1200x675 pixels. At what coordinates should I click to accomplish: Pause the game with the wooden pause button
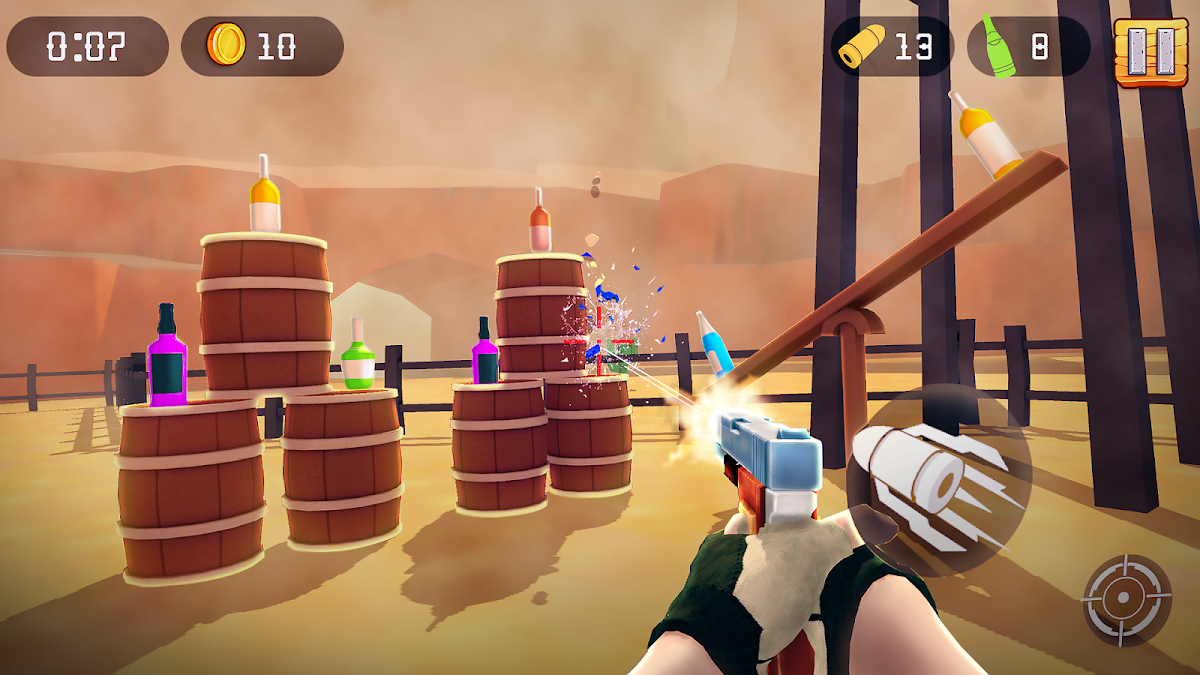pyautogui.click(x=1137, y=49)
